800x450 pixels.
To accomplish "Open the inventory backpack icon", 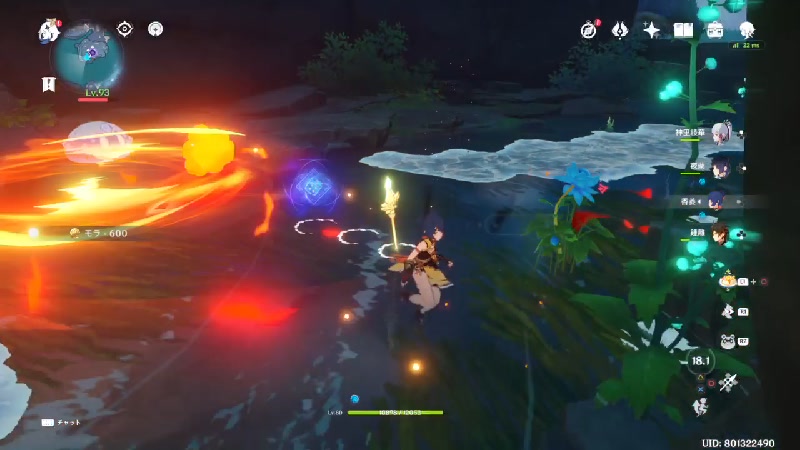I will click(715, 31).
